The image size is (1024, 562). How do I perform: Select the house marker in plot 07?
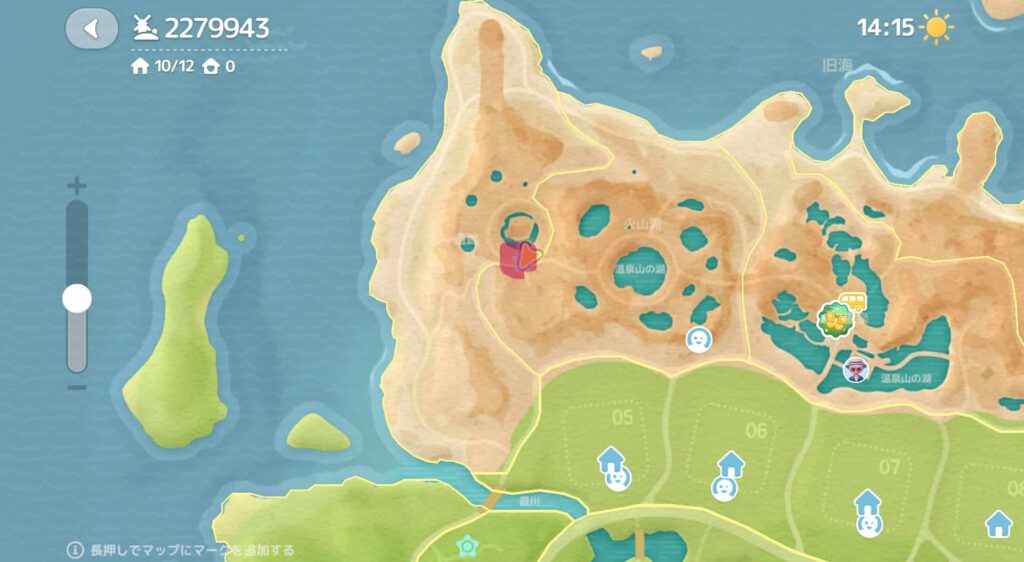click(867, 501)
